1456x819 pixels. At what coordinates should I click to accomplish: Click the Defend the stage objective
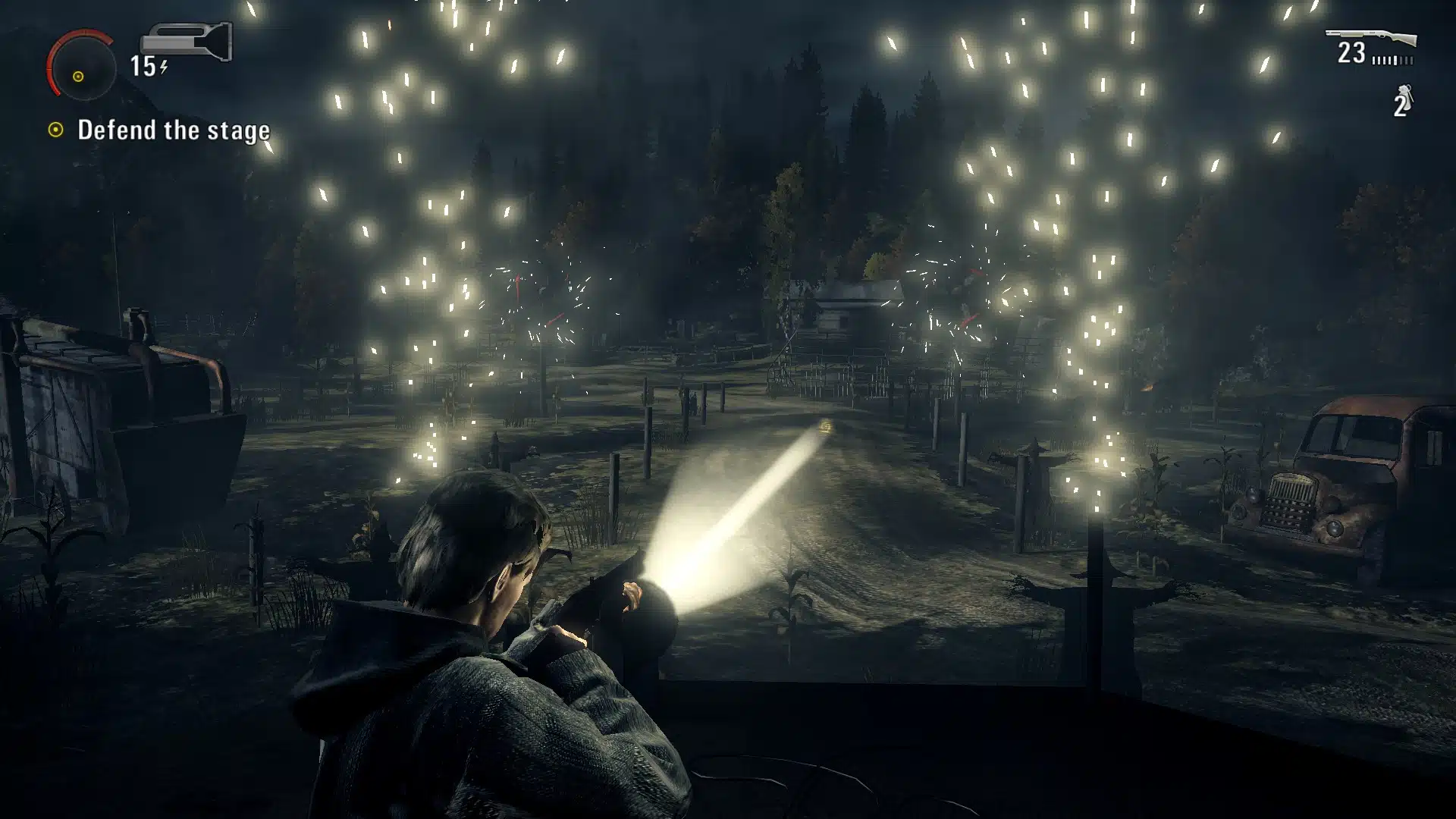pyautogui.click(x=173, y=130)
